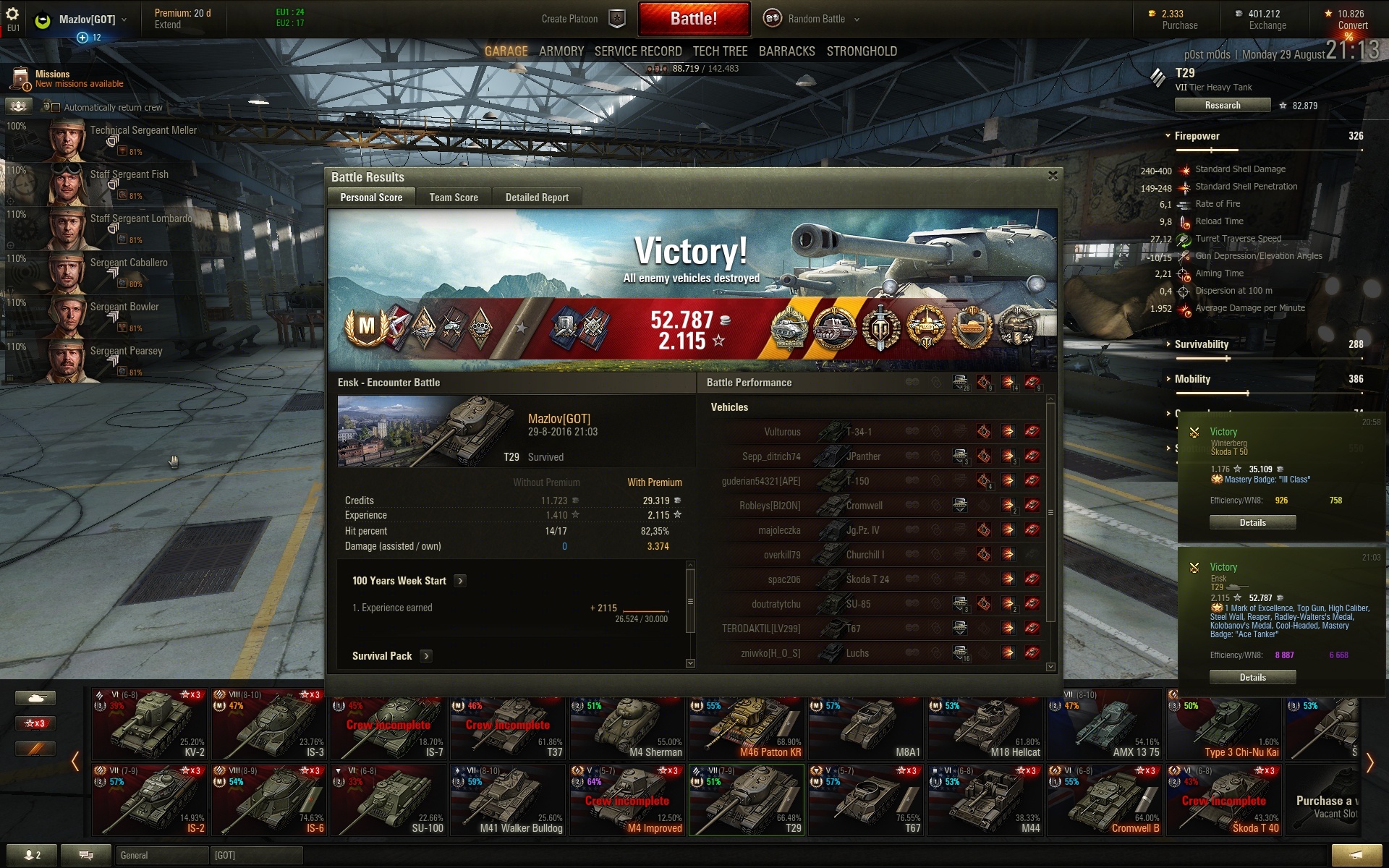Image resolution: width=1389 pixels, height=868 pixels.
Task: Open the Armory menu
Action: pos(561,51)
